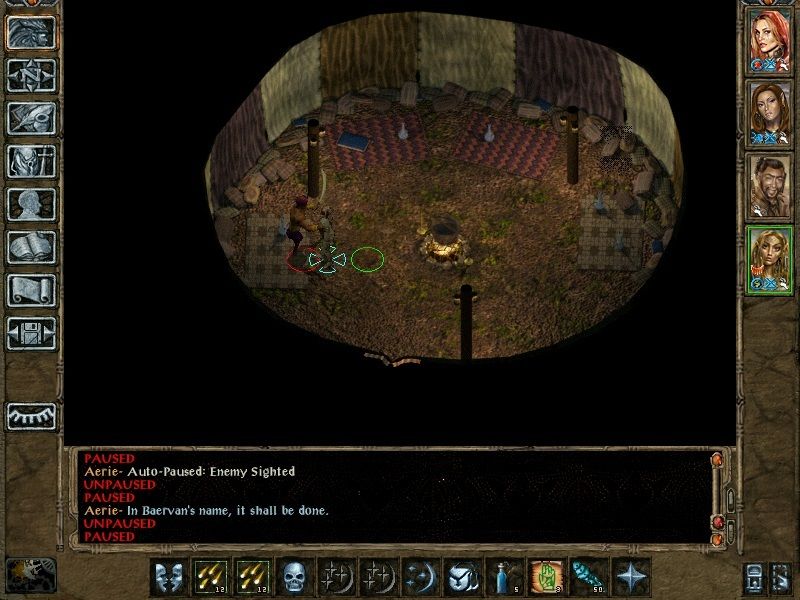Activate the first golden arrows weapon slot
Viewport: 800px width, 600px height.
pos(210,577)
